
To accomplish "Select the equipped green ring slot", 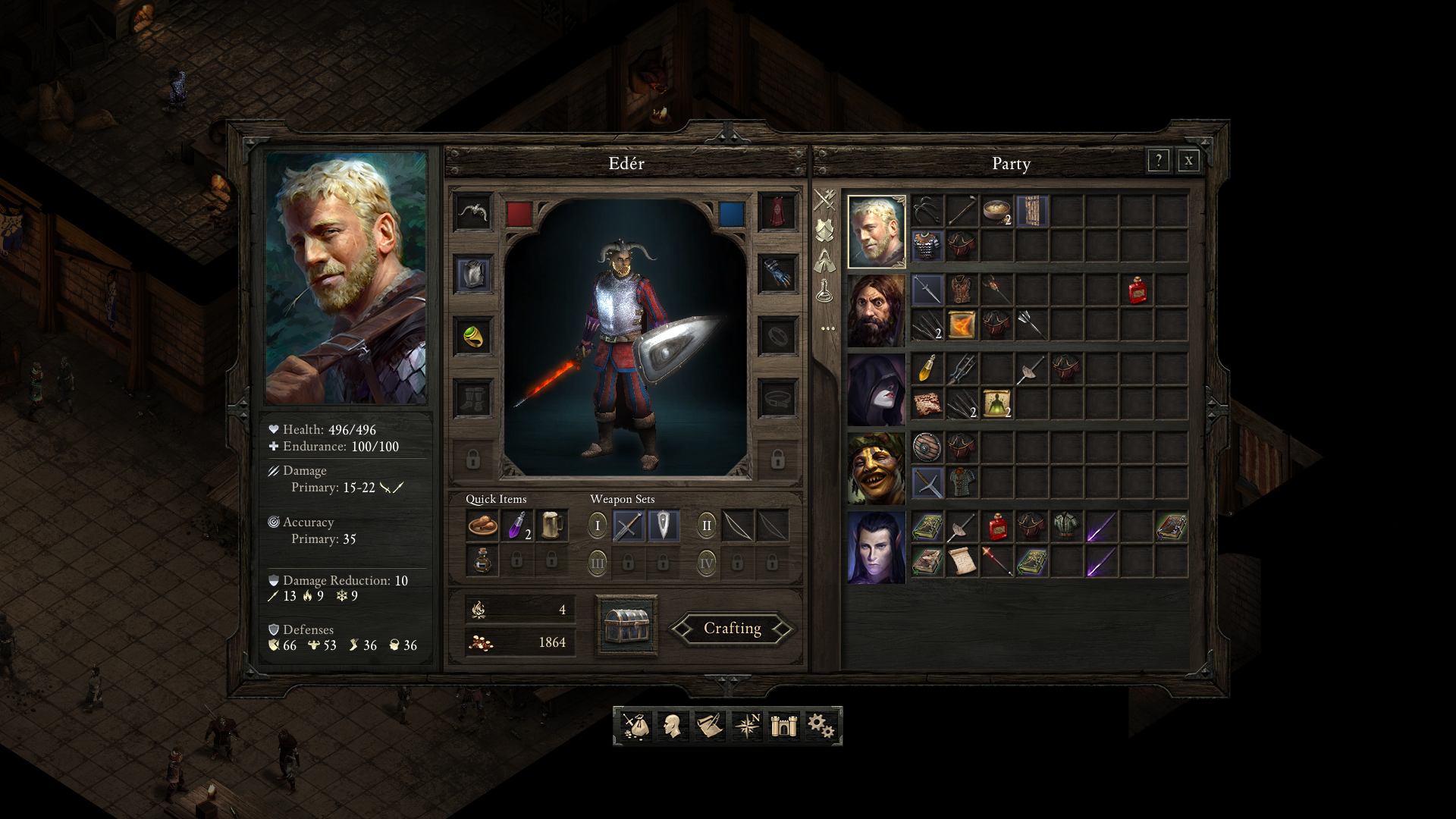I will [473, 336].
